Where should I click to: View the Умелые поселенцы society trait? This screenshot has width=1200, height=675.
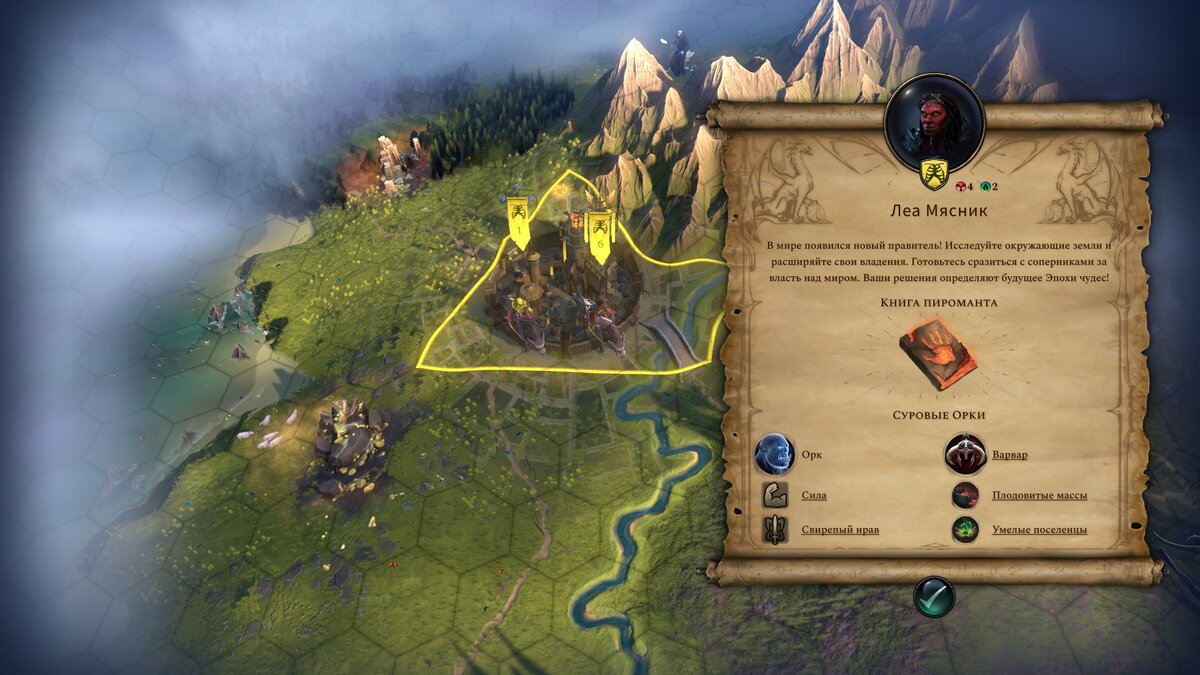click(x=1039, y=529)
